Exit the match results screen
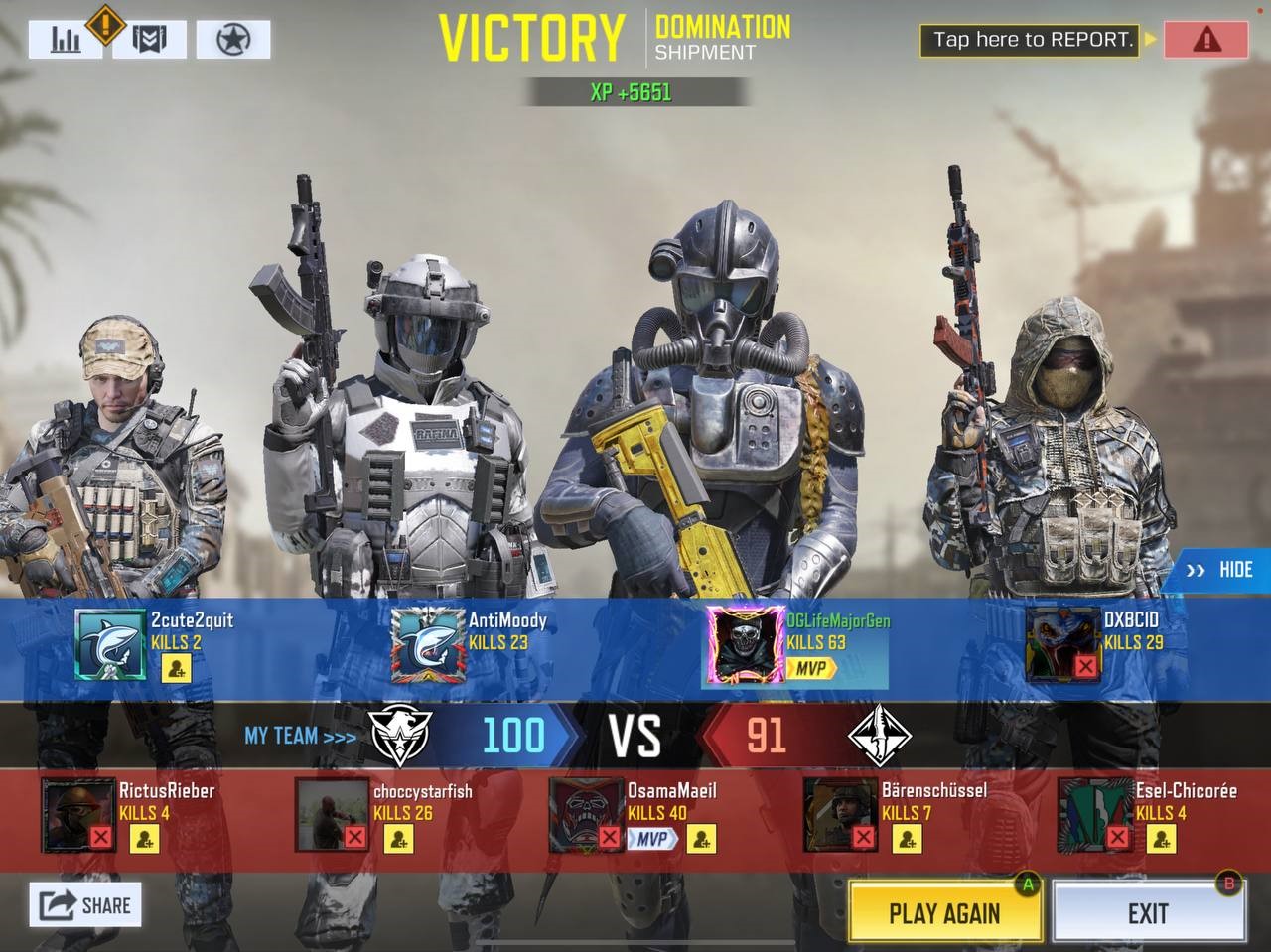The image size is (1271, 952). point(1148,912)
